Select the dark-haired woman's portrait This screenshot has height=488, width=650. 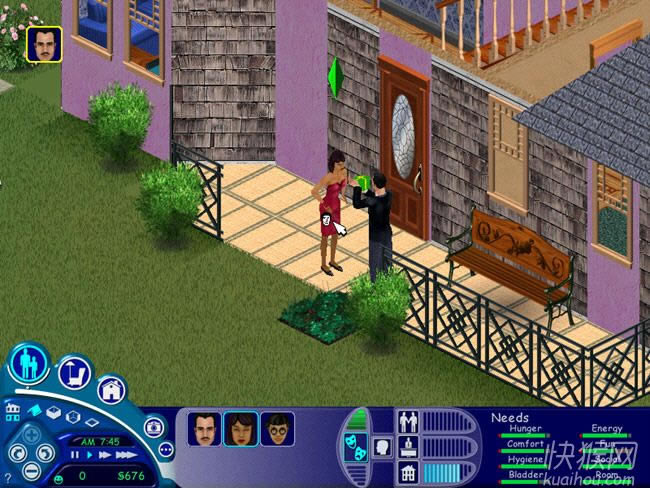click(240, 428)
